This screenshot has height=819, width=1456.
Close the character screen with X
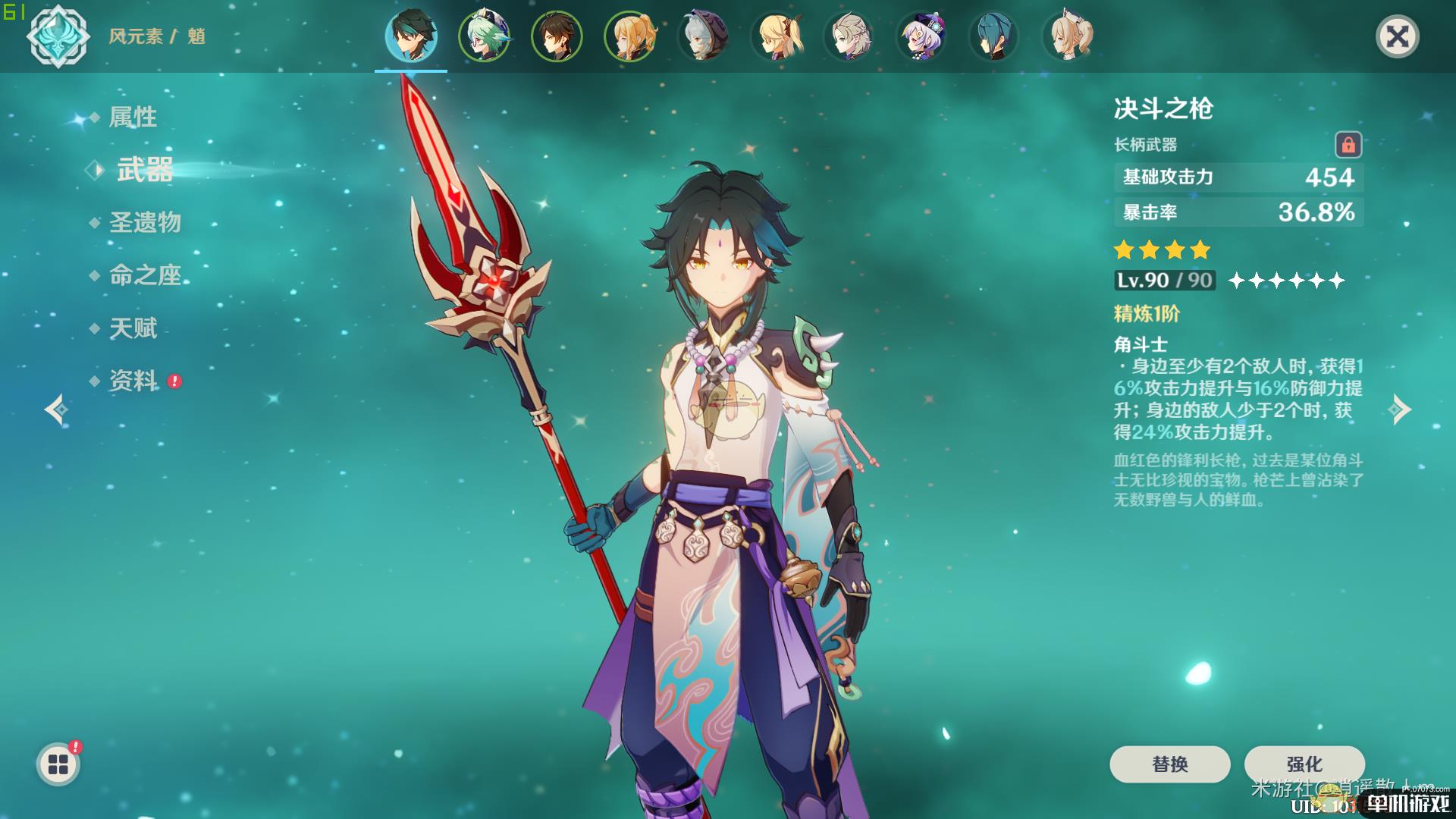pos(1397,36)
